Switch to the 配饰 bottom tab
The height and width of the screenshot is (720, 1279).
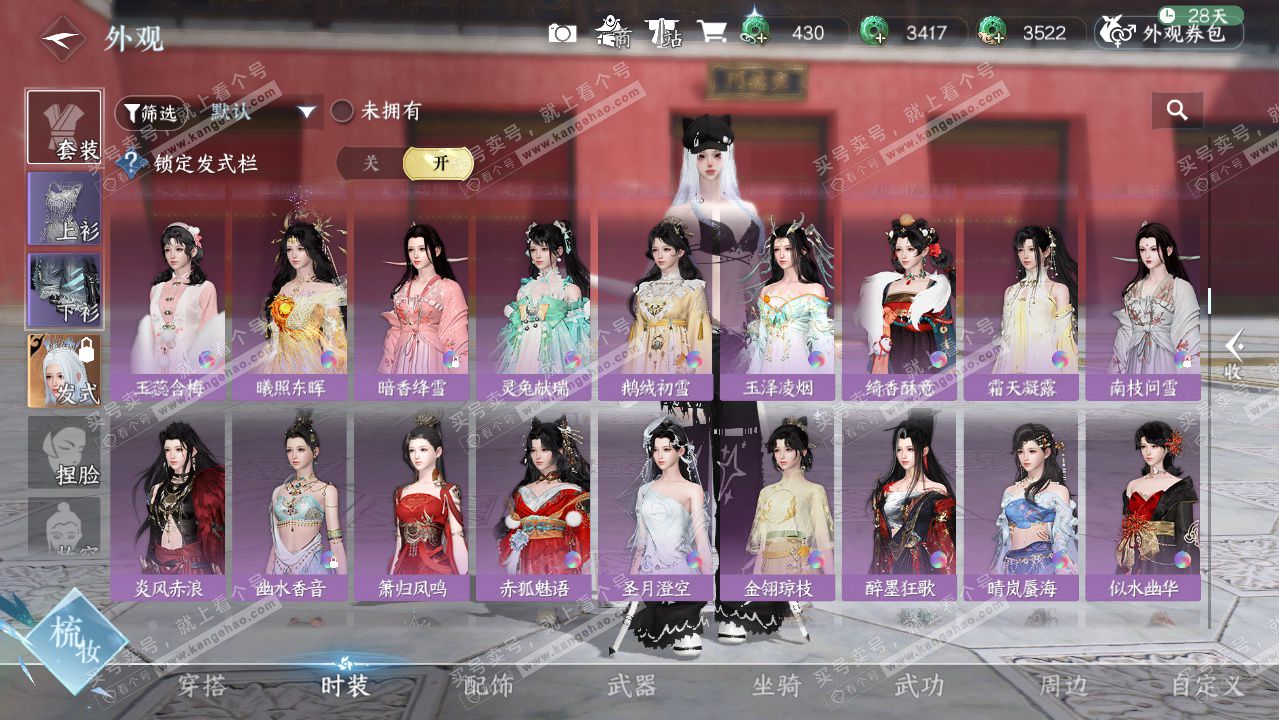pos(488,686)
